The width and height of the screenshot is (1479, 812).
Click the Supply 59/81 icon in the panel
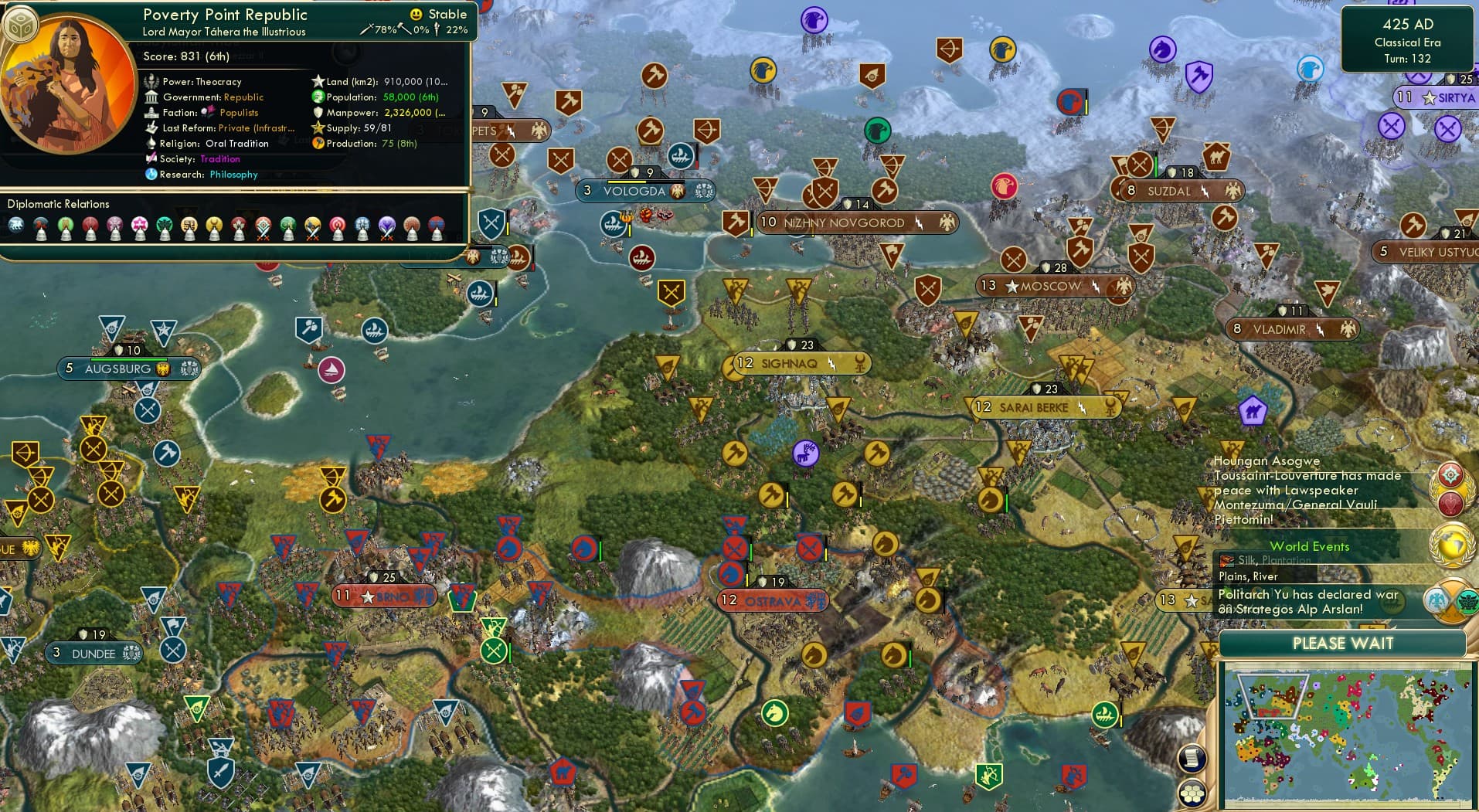(x=318, y=127)
